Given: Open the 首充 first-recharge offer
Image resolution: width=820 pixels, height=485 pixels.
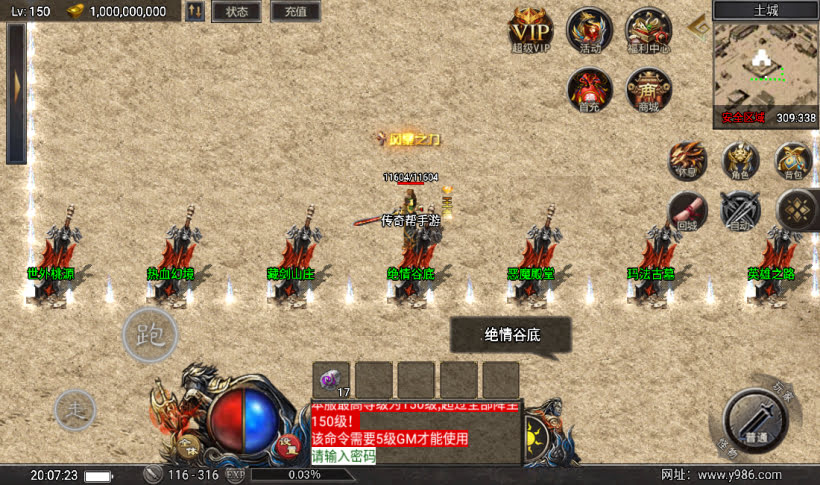Looking at the screenshot, I should coord(590,90).
